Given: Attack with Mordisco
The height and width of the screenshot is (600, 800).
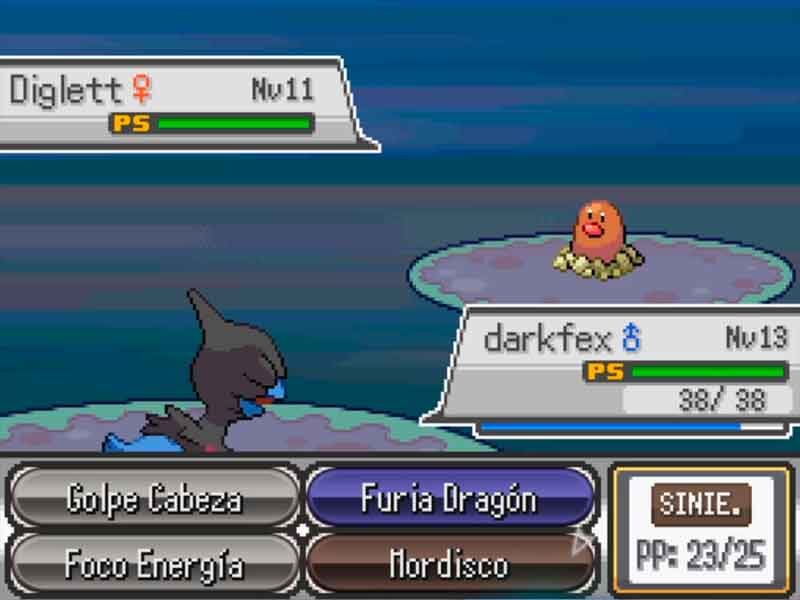Looking at the screenshot, I should (x=449, y=565).
